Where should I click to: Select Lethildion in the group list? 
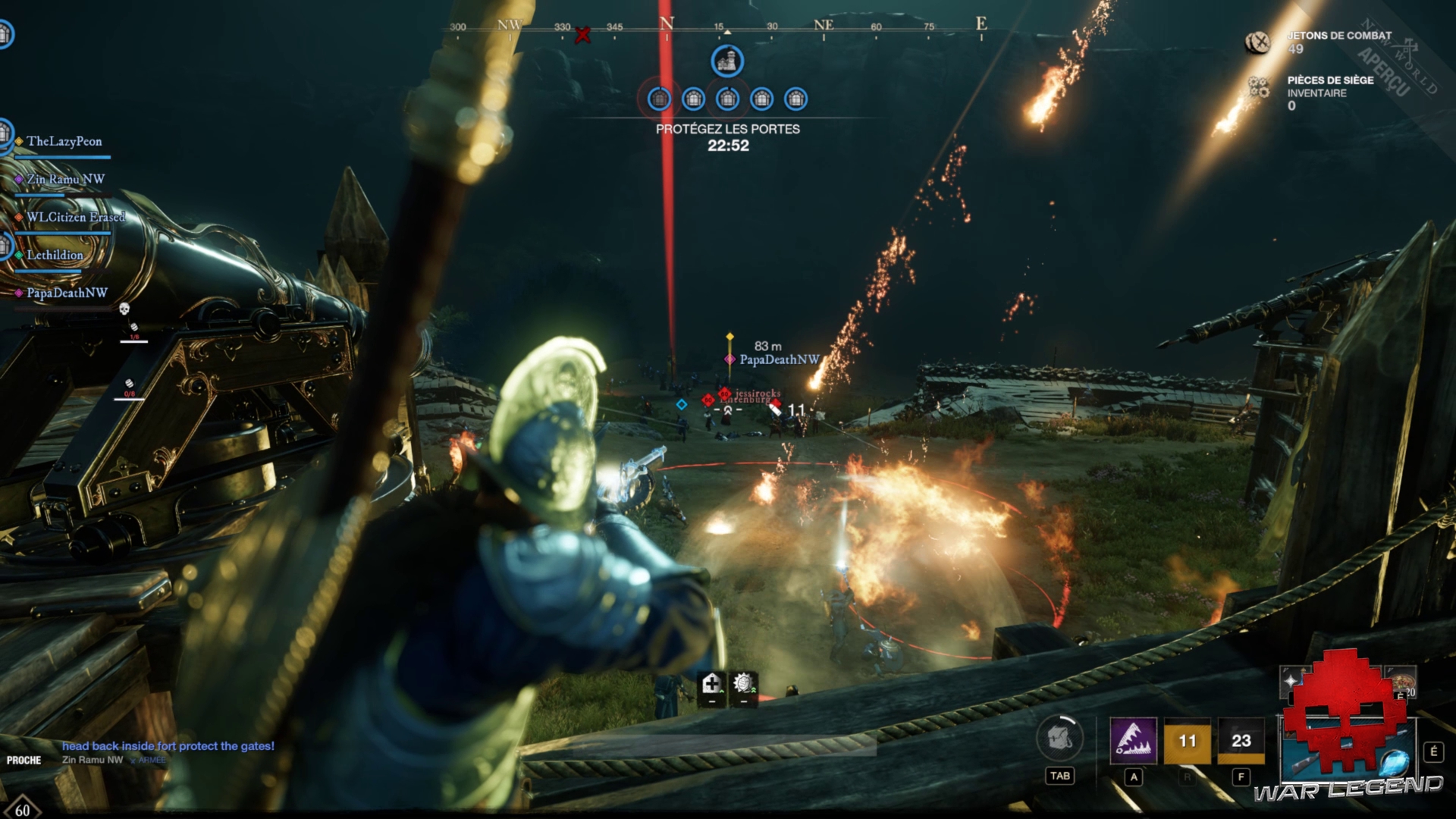point(55,256)
